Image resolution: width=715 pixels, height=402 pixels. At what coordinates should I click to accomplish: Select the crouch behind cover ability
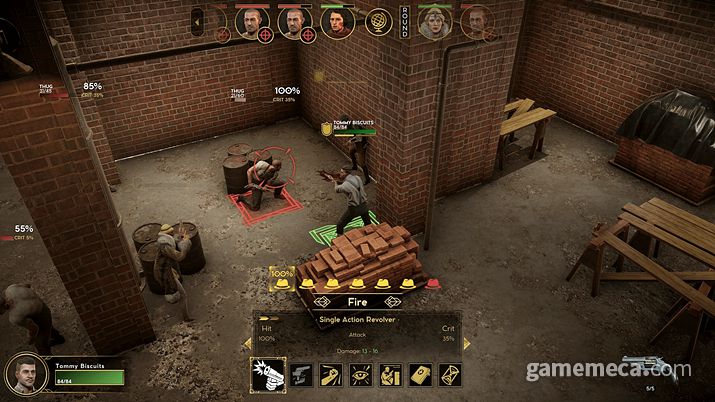(390, 376)
